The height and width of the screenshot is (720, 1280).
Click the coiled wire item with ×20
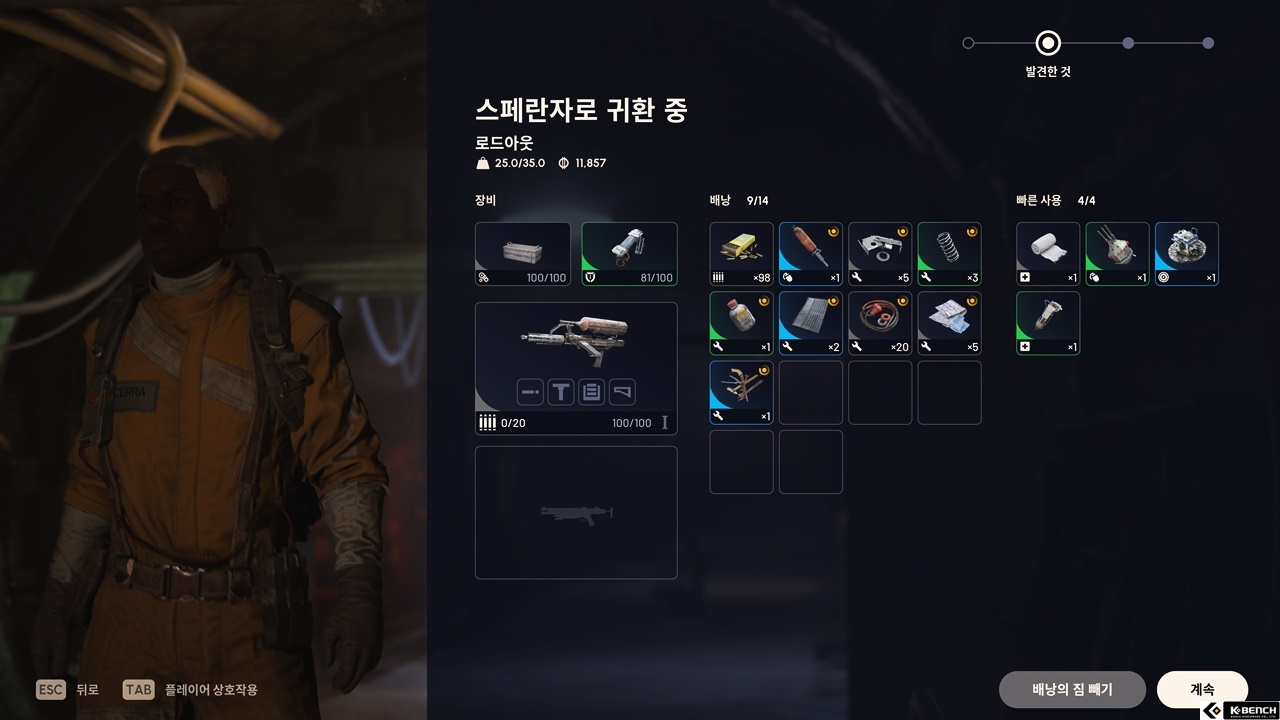coord(880,323)
